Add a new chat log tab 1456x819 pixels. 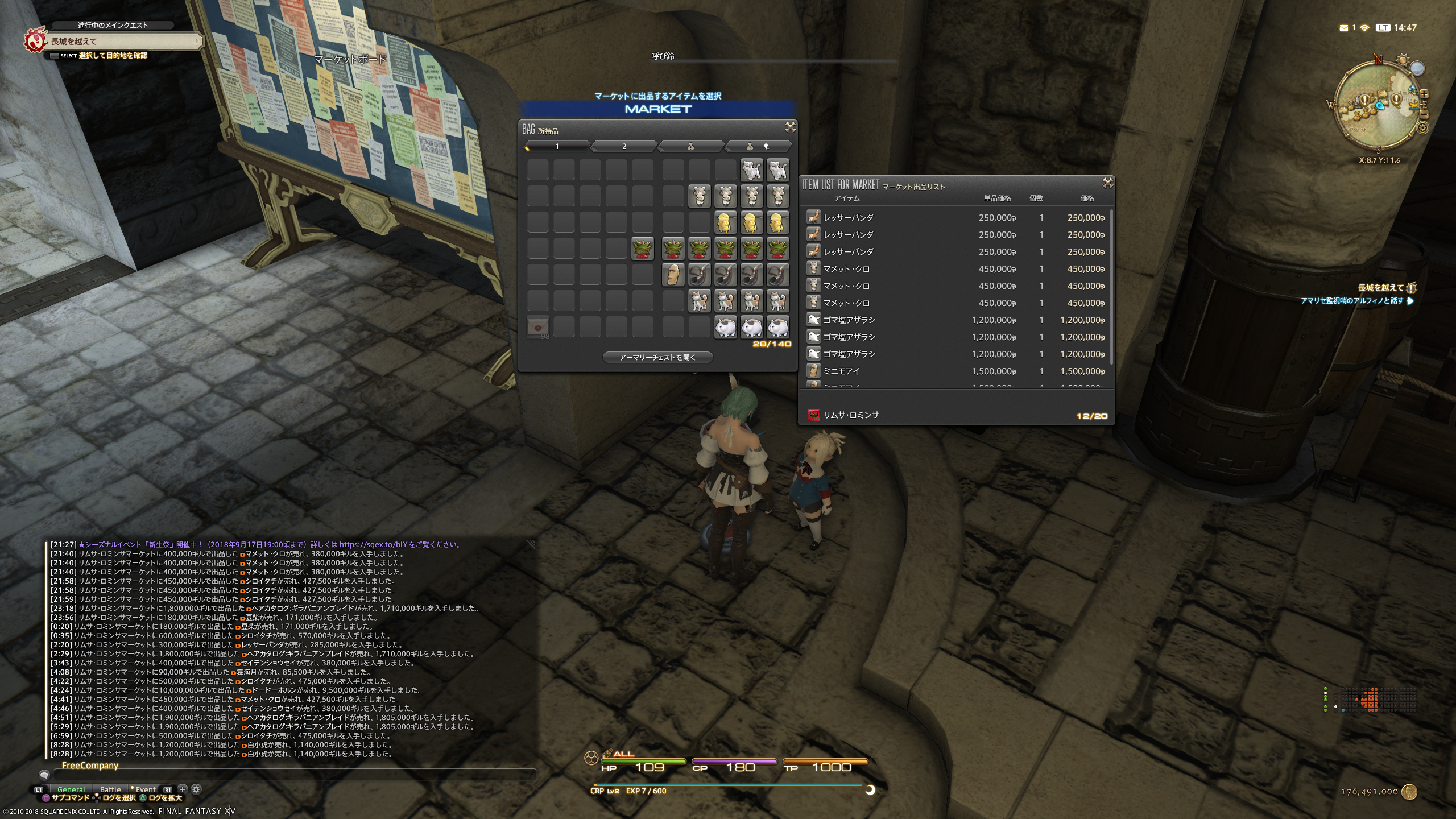183,789
